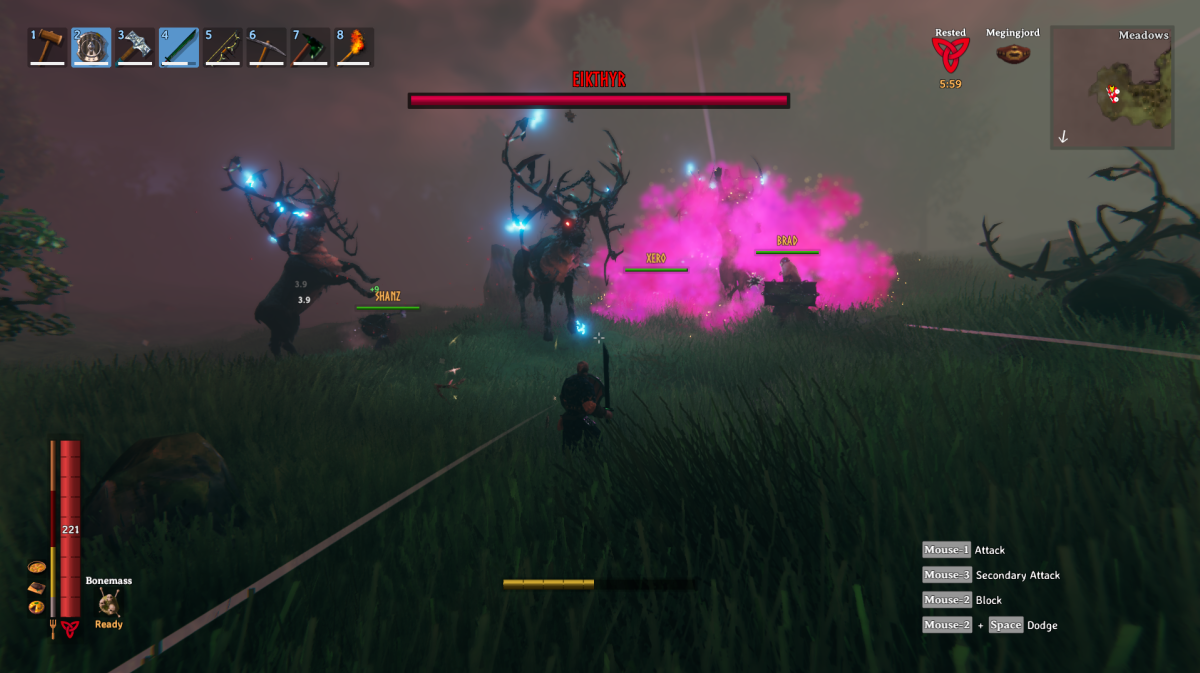Select the silver battle hammer in slot 3

[x=135, y=47]
